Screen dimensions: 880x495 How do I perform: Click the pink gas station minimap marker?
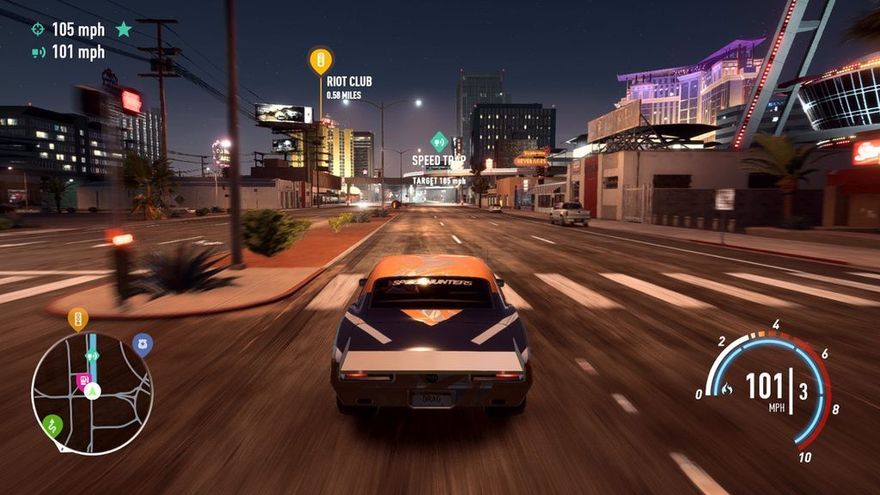coord(82,380)
